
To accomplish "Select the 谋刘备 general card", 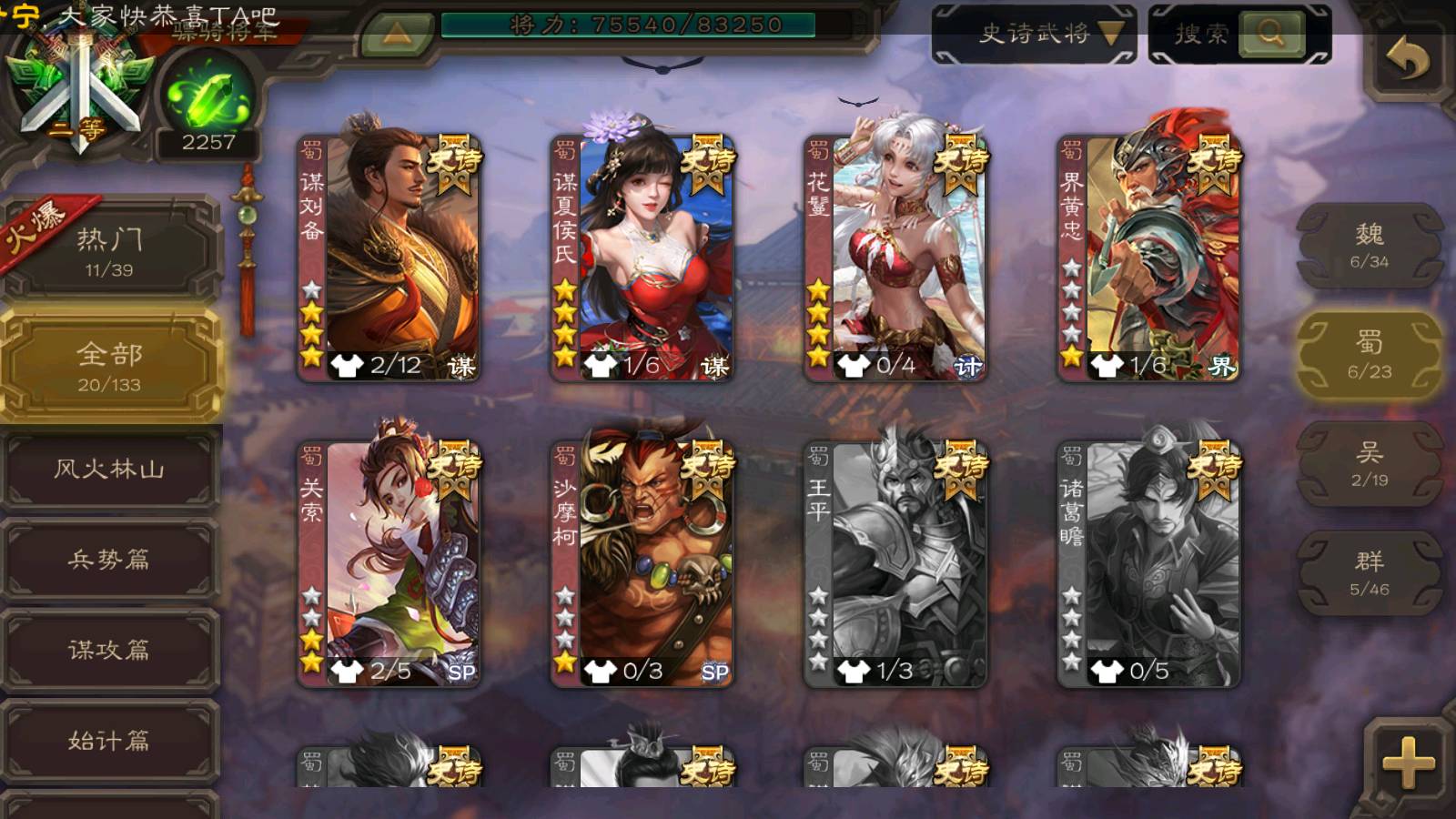I will (389, 258).
